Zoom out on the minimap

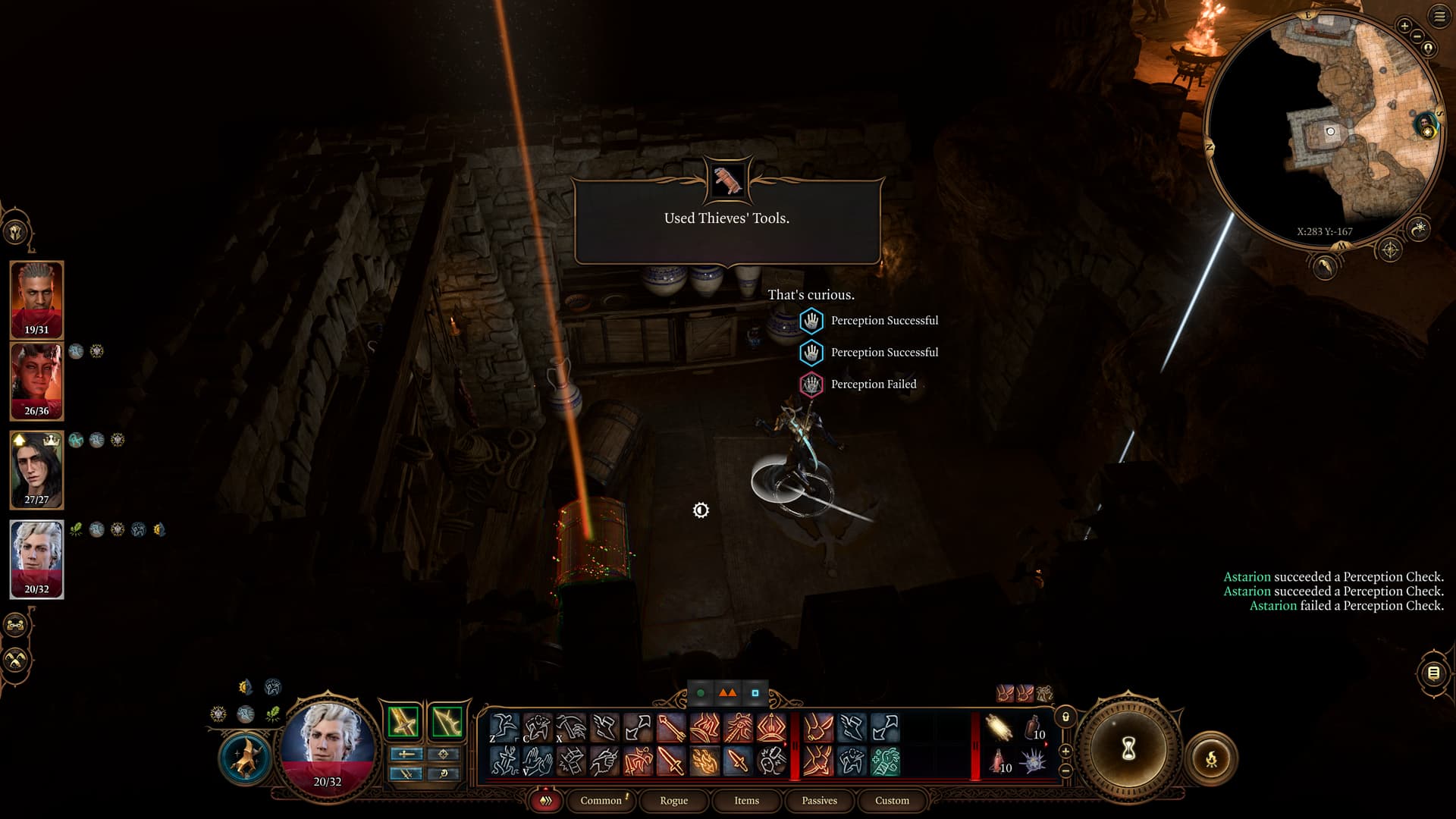click(x=1417, y=36)
